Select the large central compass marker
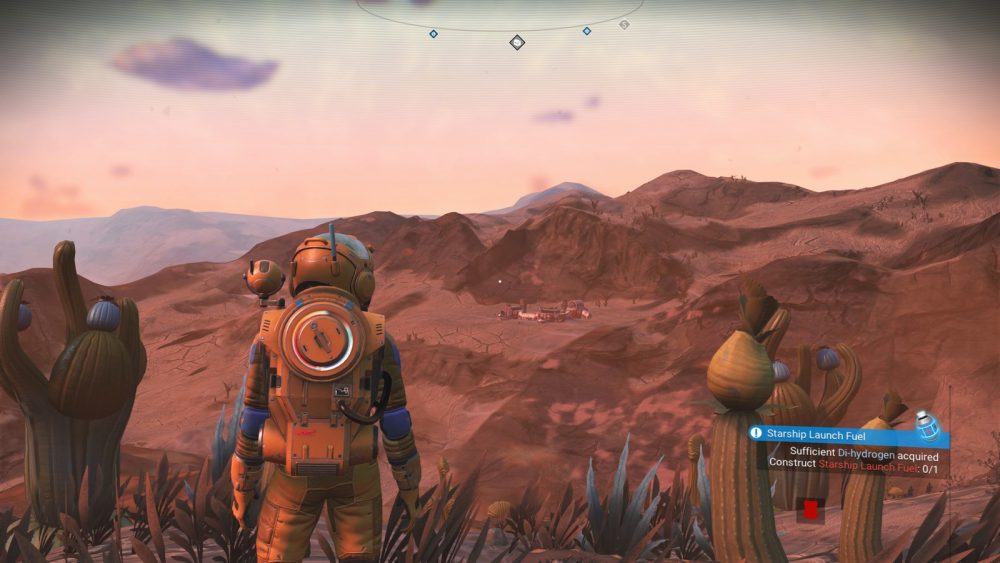 517,42
